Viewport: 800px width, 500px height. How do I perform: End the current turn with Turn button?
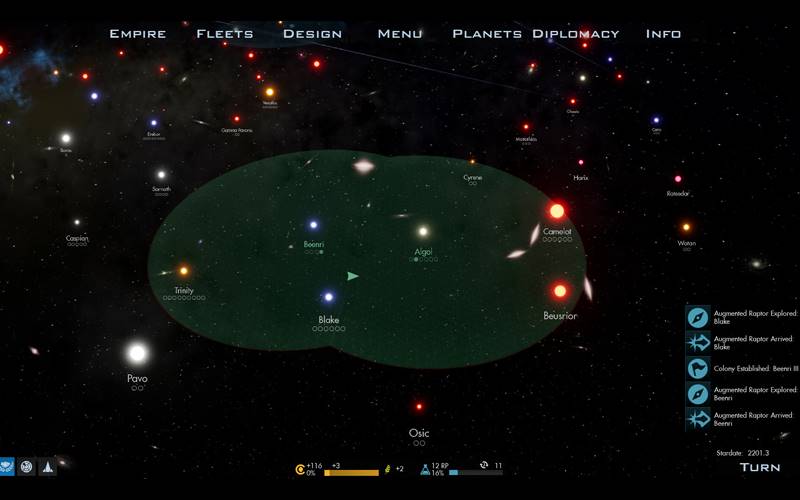click(760, 467)
